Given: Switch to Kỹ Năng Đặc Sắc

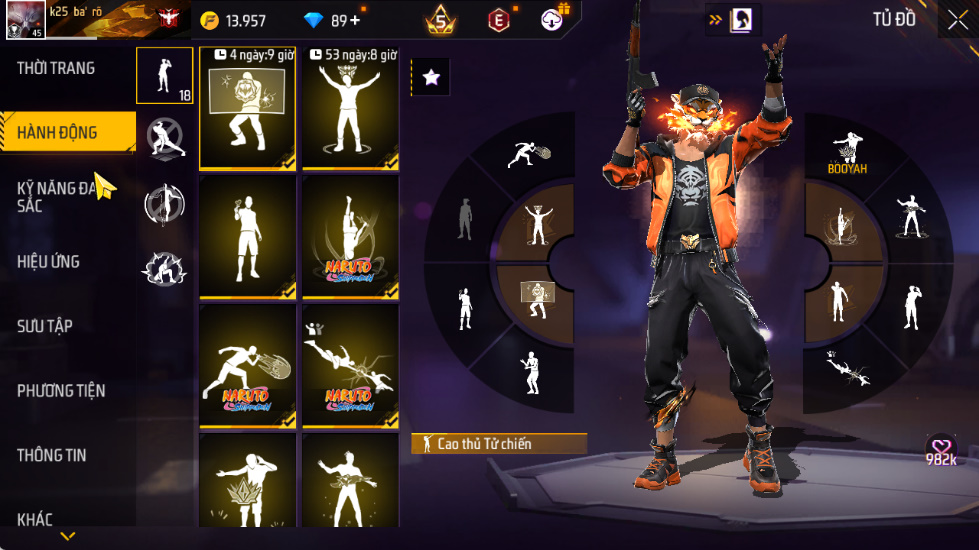Looking at the screenshot, I should (x=58, y=195).
